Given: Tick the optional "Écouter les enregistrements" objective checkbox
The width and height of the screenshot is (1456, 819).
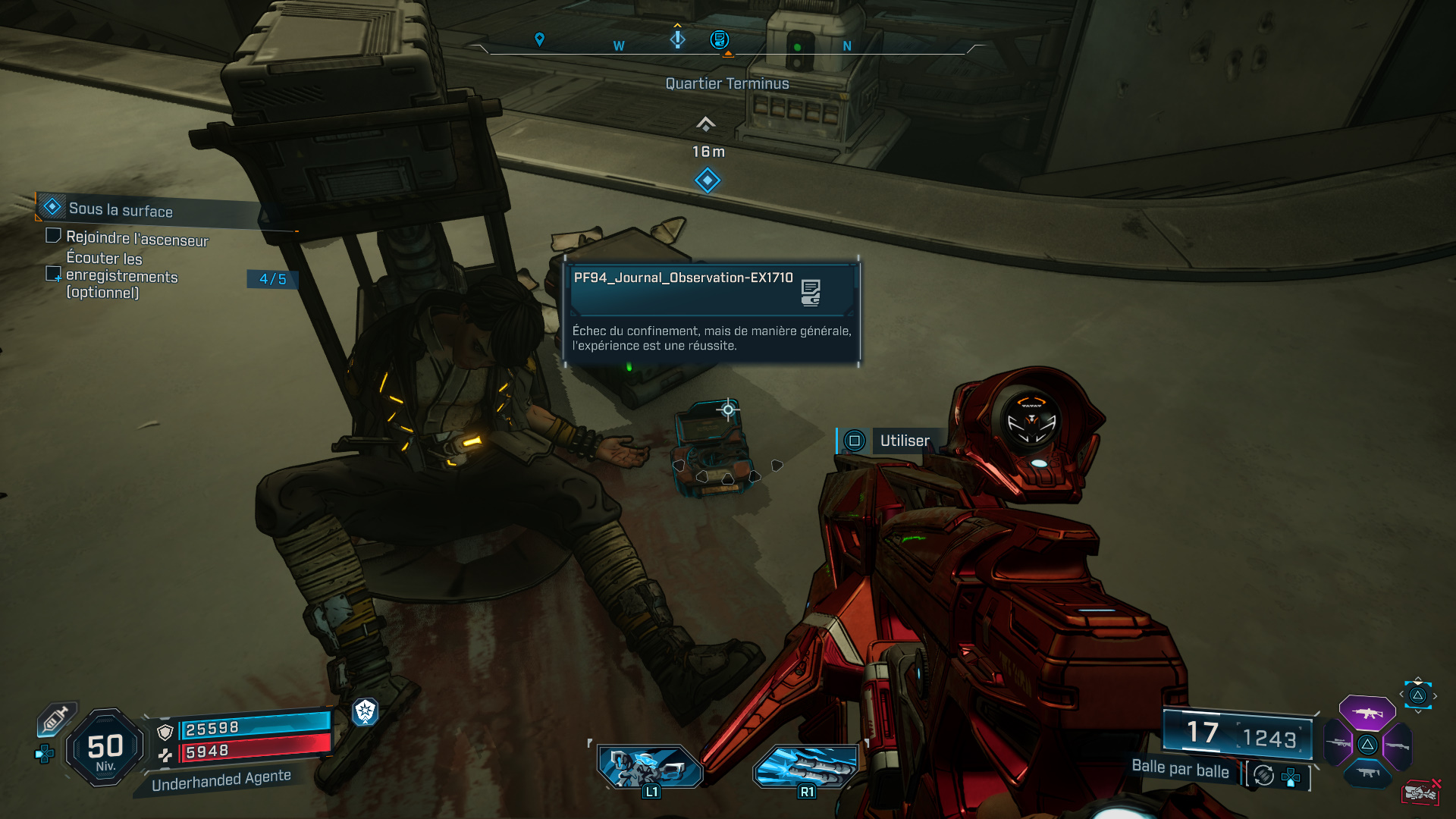Looking at the screenshot, I should point(53,274).
